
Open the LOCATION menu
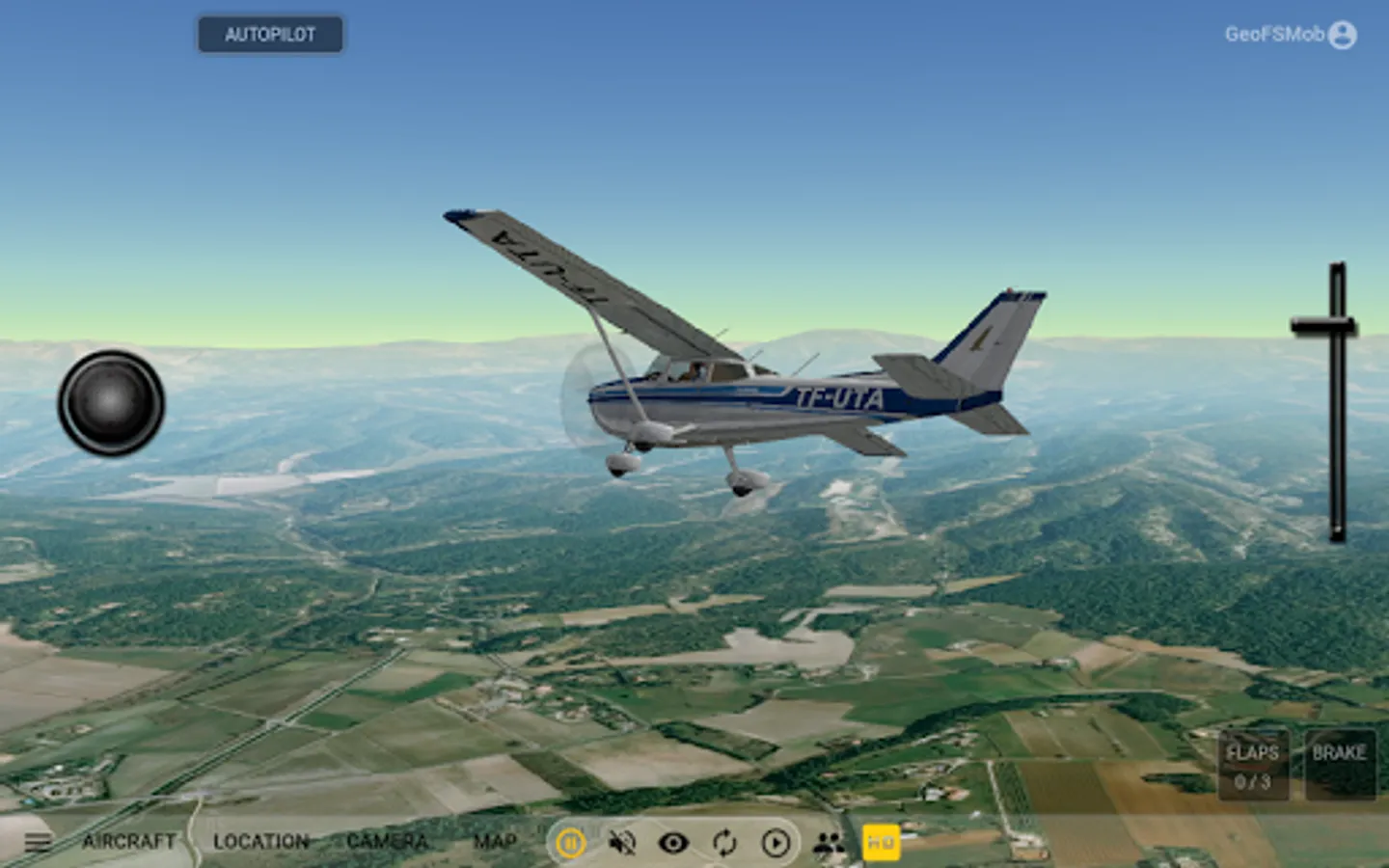pyautogui.click(x=260, y=842)
